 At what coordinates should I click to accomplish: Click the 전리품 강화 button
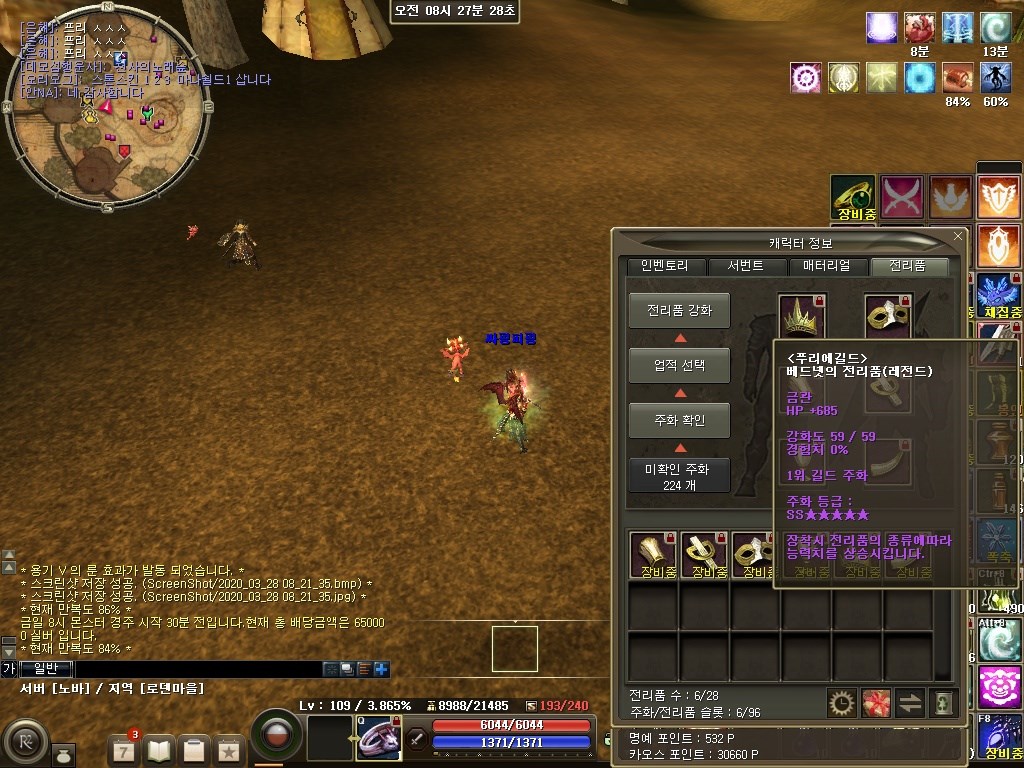(x=679, y=310)
